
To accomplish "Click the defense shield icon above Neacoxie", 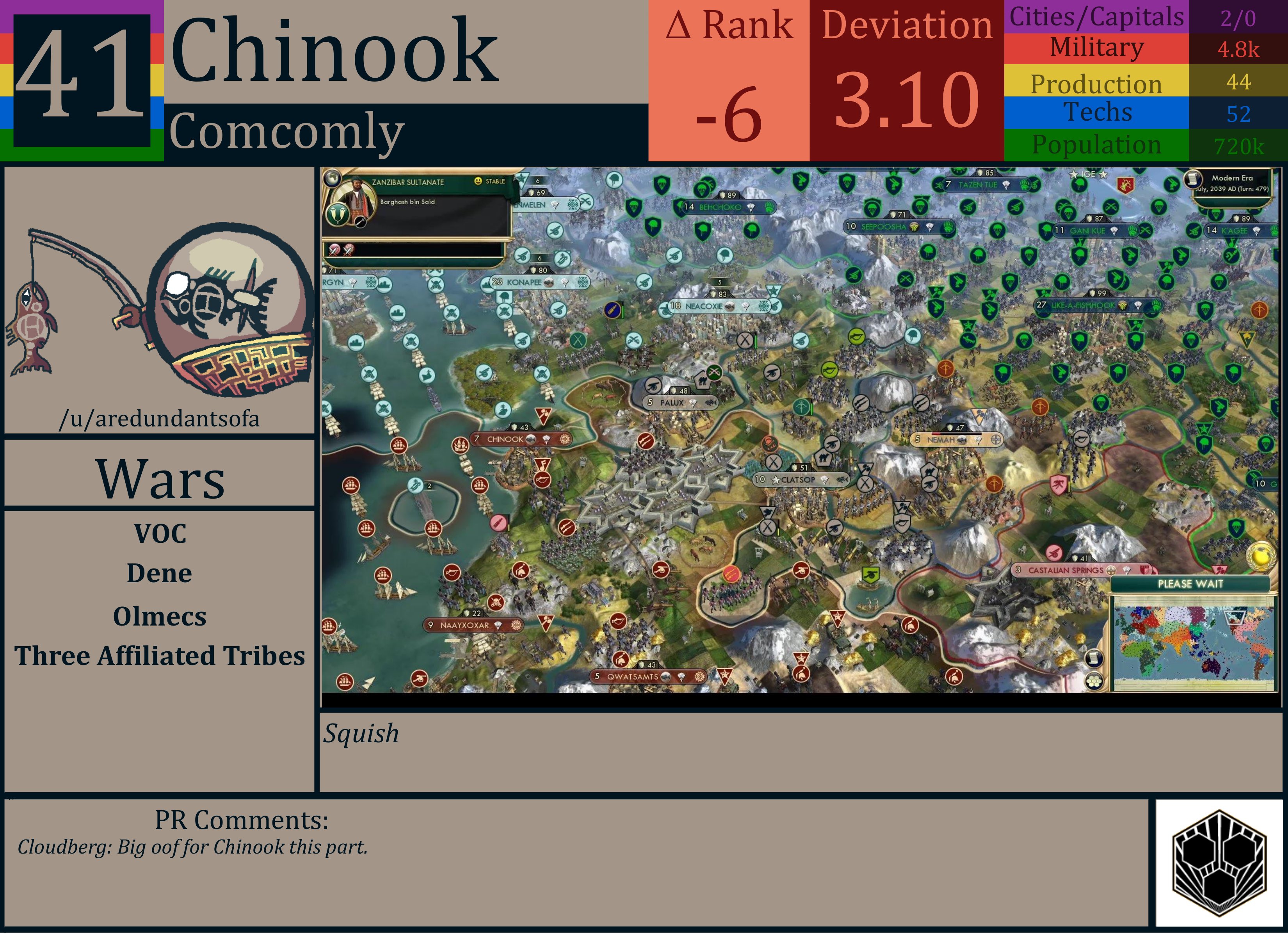I will (714, 295).
